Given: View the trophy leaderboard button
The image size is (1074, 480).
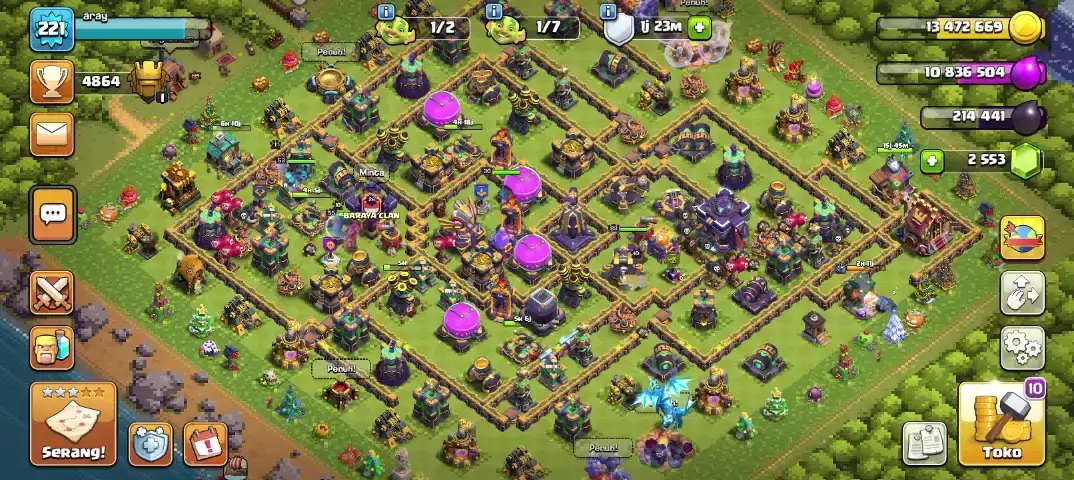Looking at the screenshot, I should click(51, 82).
